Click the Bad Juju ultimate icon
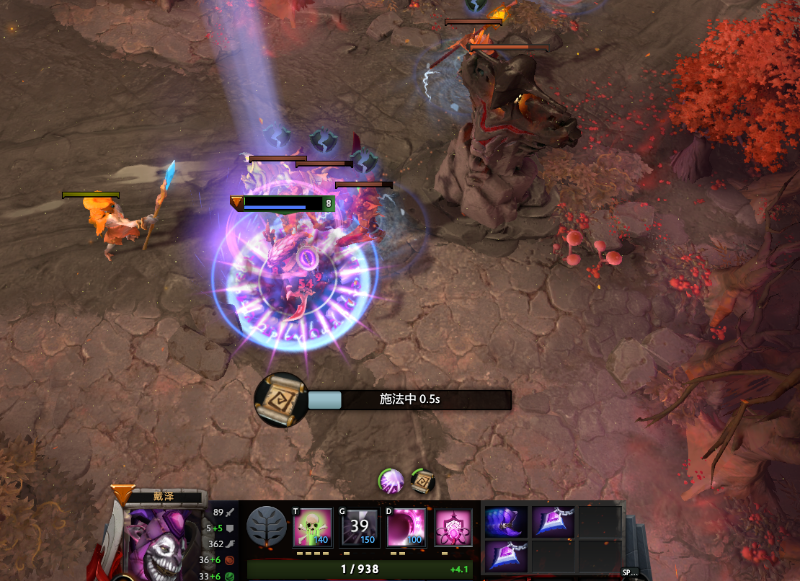Viewport: 800px width, 581px height. (x=453, y=527)
